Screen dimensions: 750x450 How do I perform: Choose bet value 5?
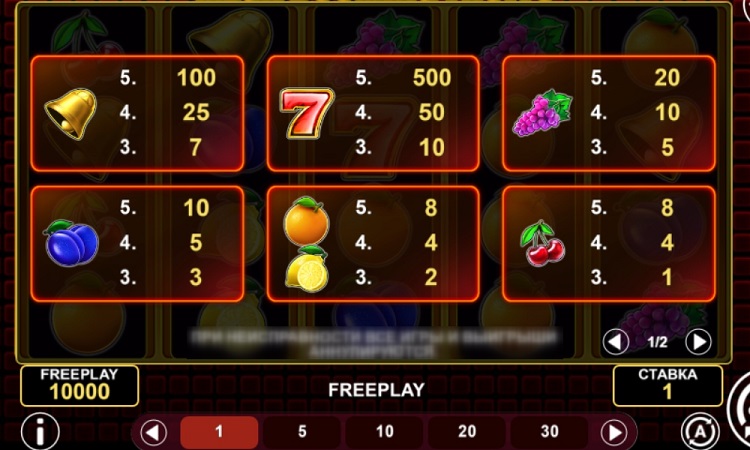click(x=302, y=433)
